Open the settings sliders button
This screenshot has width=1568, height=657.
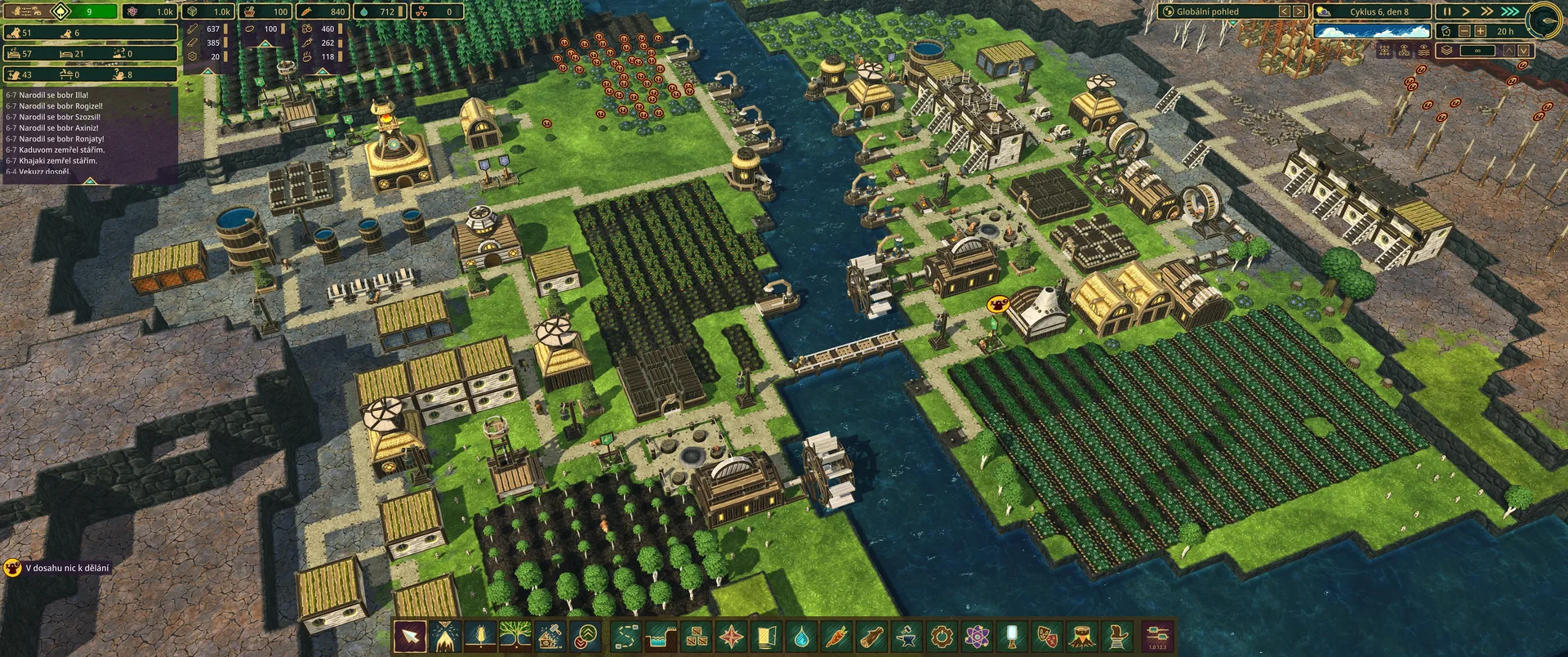[x=1158, y=636]
